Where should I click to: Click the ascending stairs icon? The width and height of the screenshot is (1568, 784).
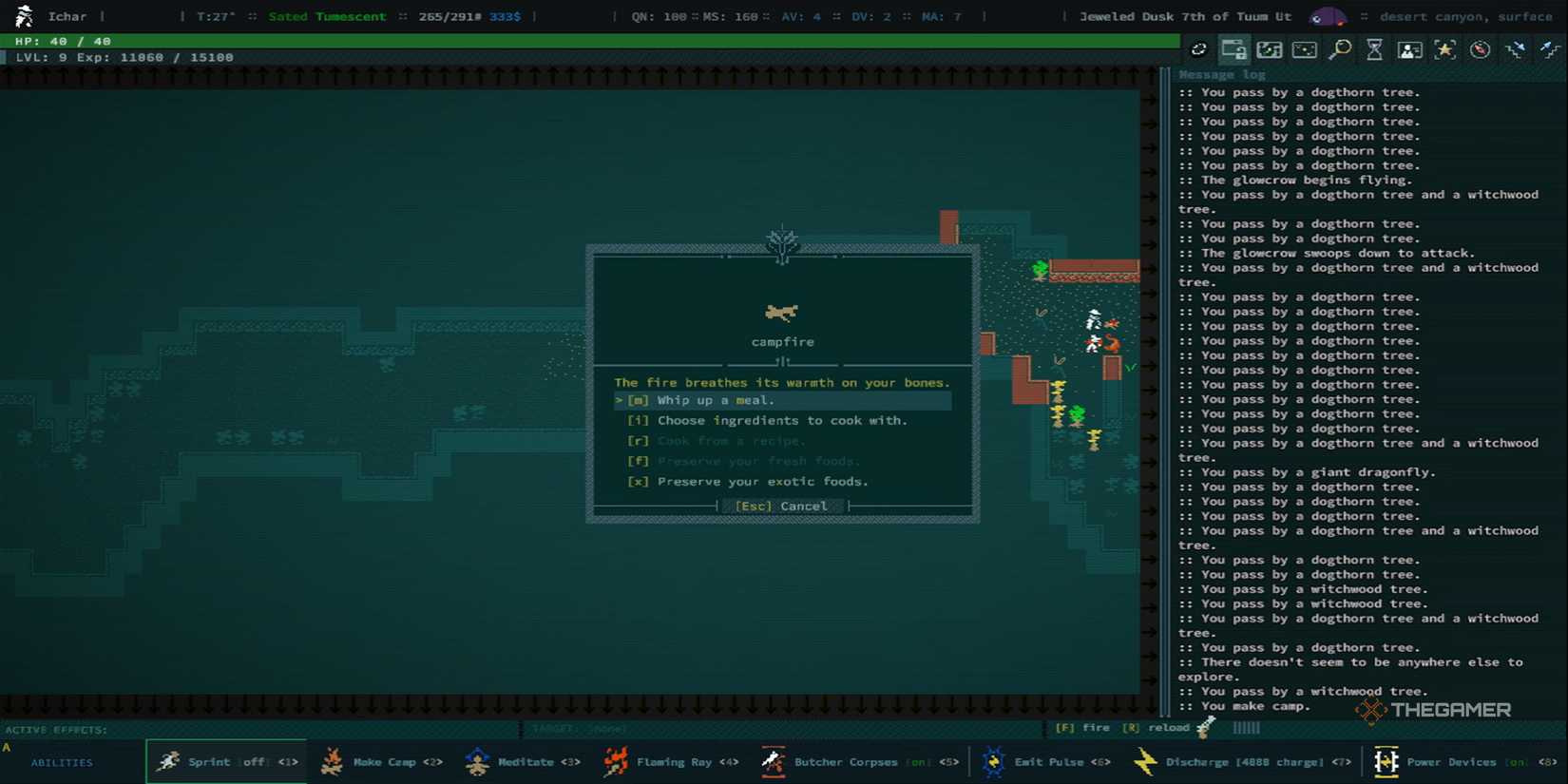pos(1550,49)
